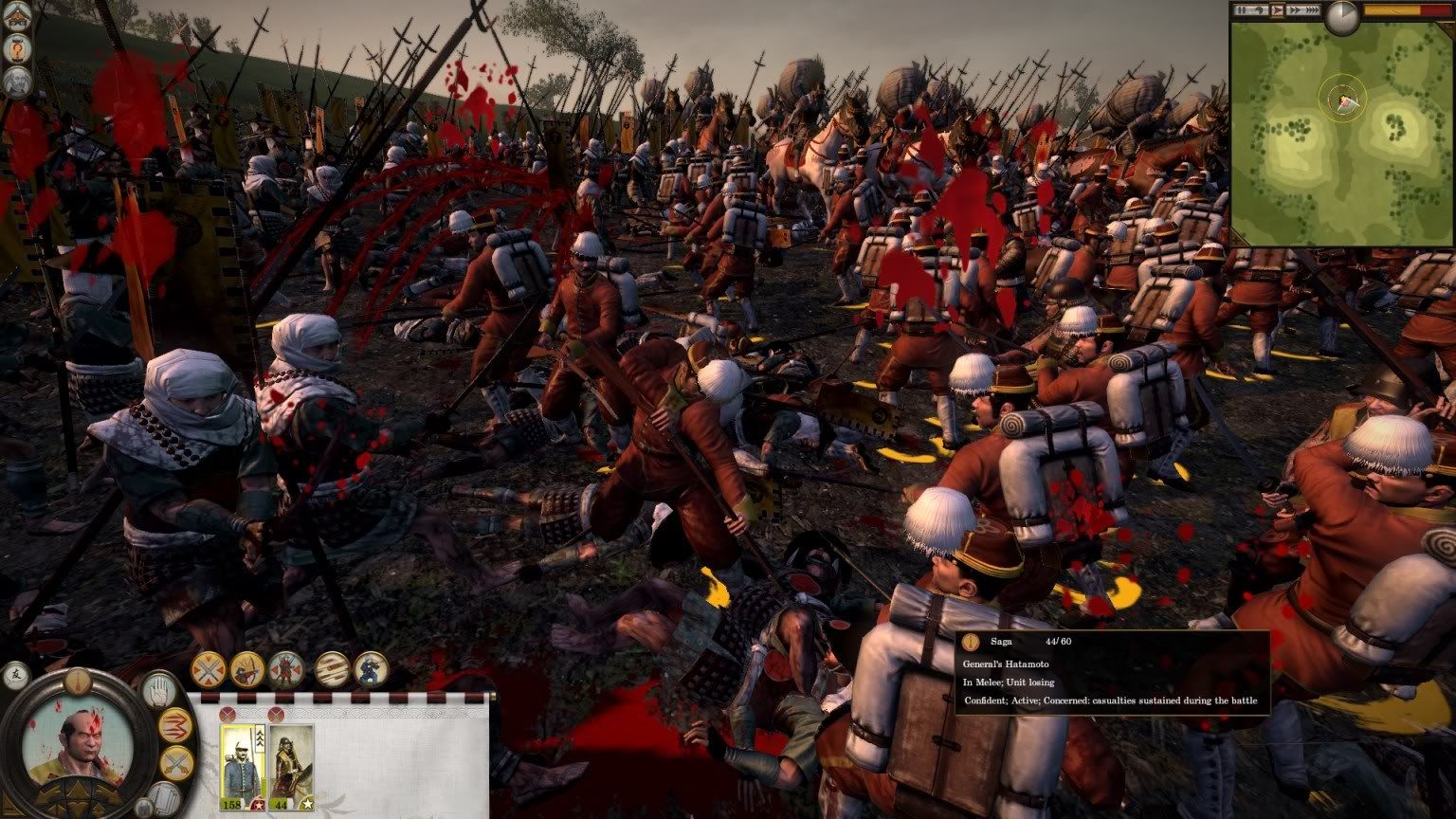The height and width of the screenshot is (819, 1456).
Task: Toggle the red arrows run button
Action: click(x=176, y=726)
